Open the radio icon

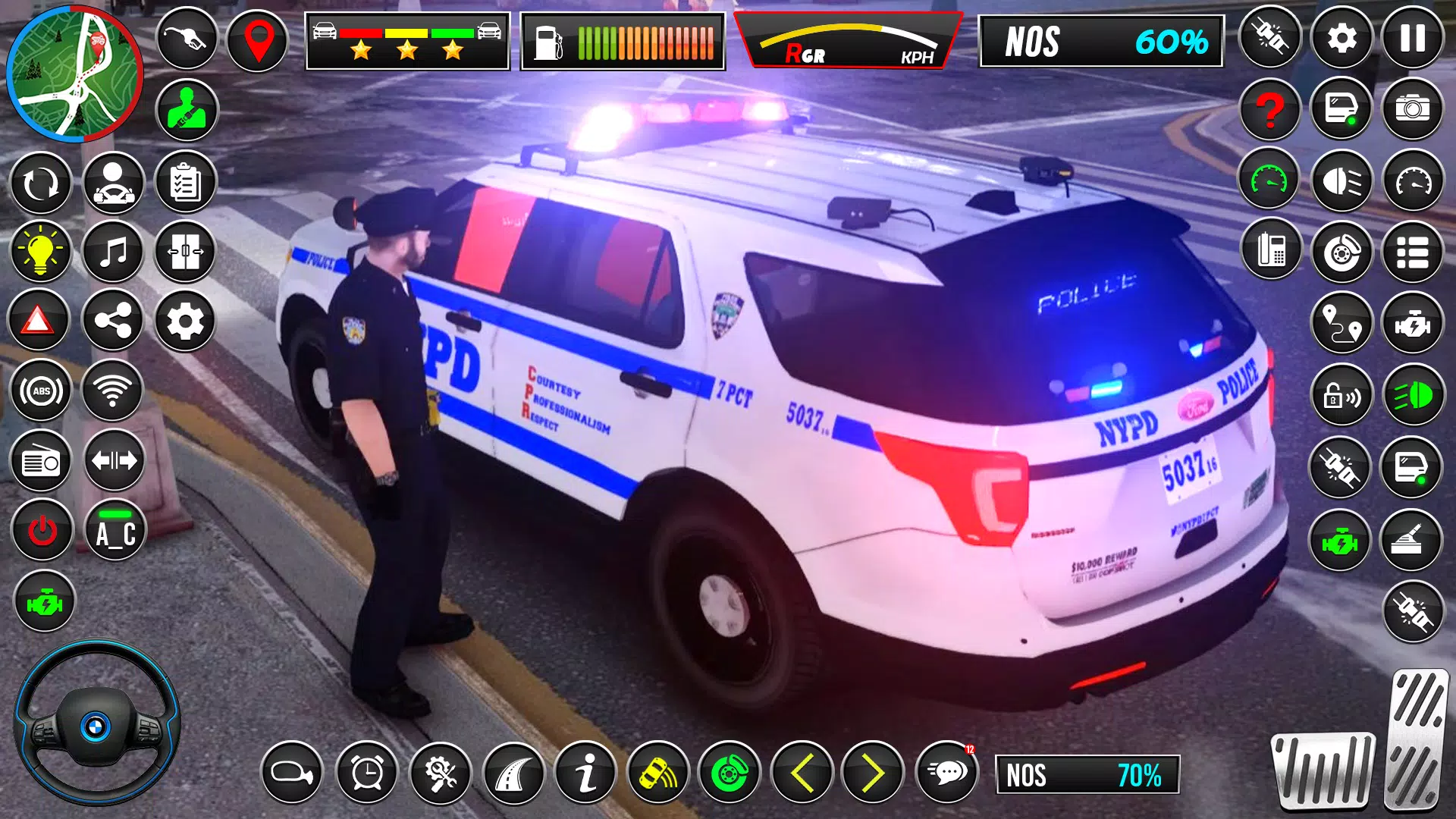[41, 461]
